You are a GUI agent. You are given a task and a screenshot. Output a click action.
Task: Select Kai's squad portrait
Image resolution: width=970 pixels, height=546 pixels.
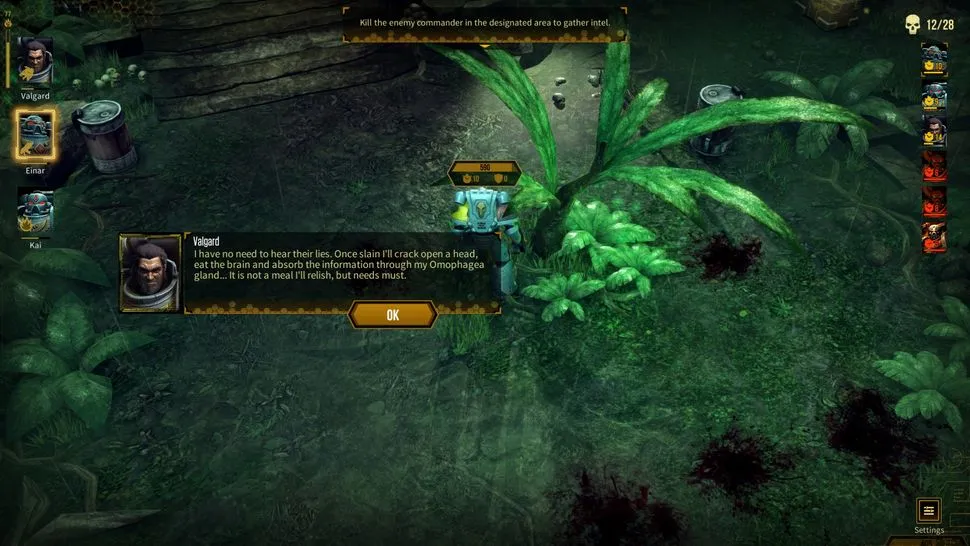point(36,210)
